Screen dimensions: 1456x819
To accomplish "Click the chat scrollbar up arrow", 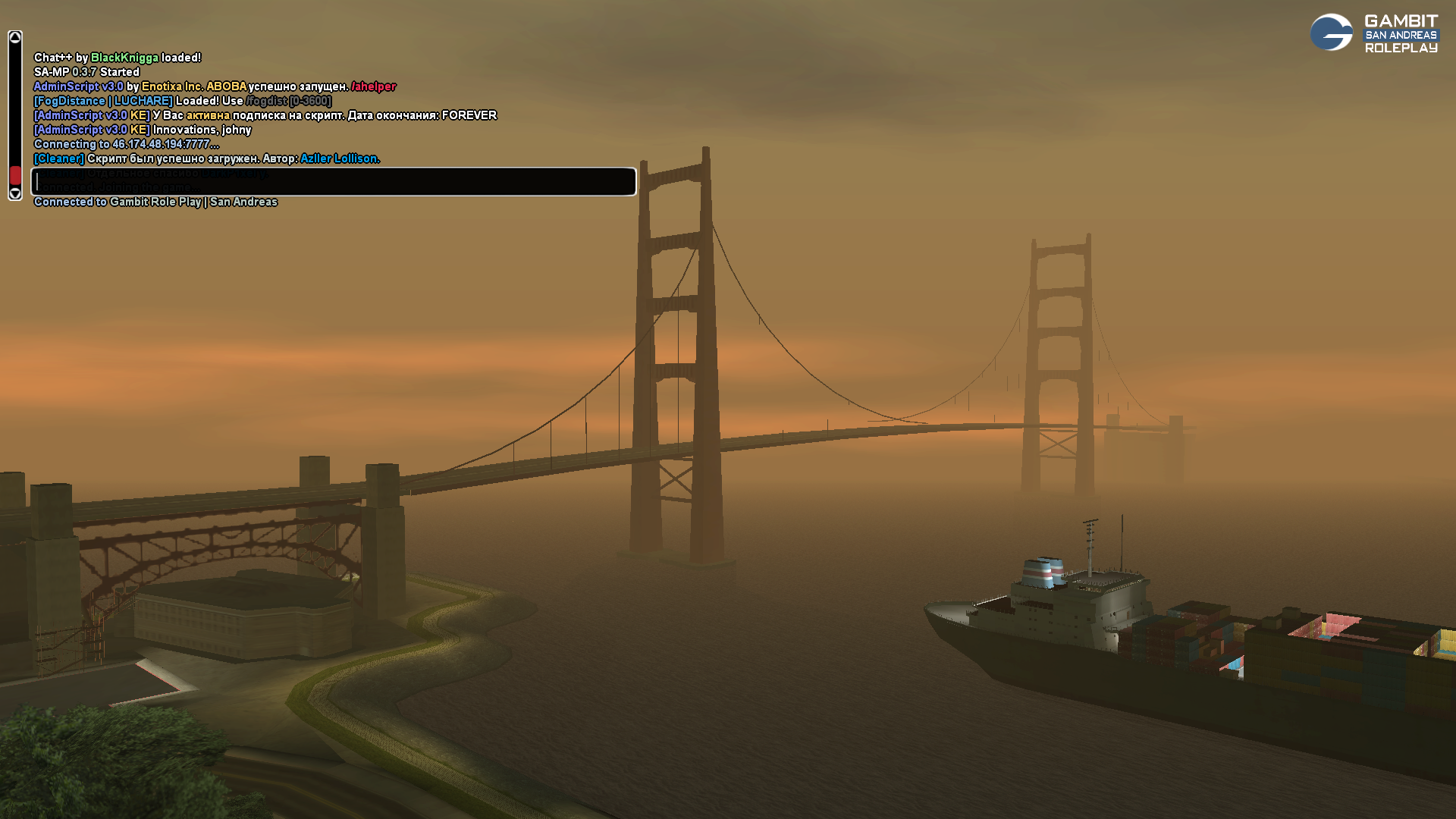I will tap(15, 38).
